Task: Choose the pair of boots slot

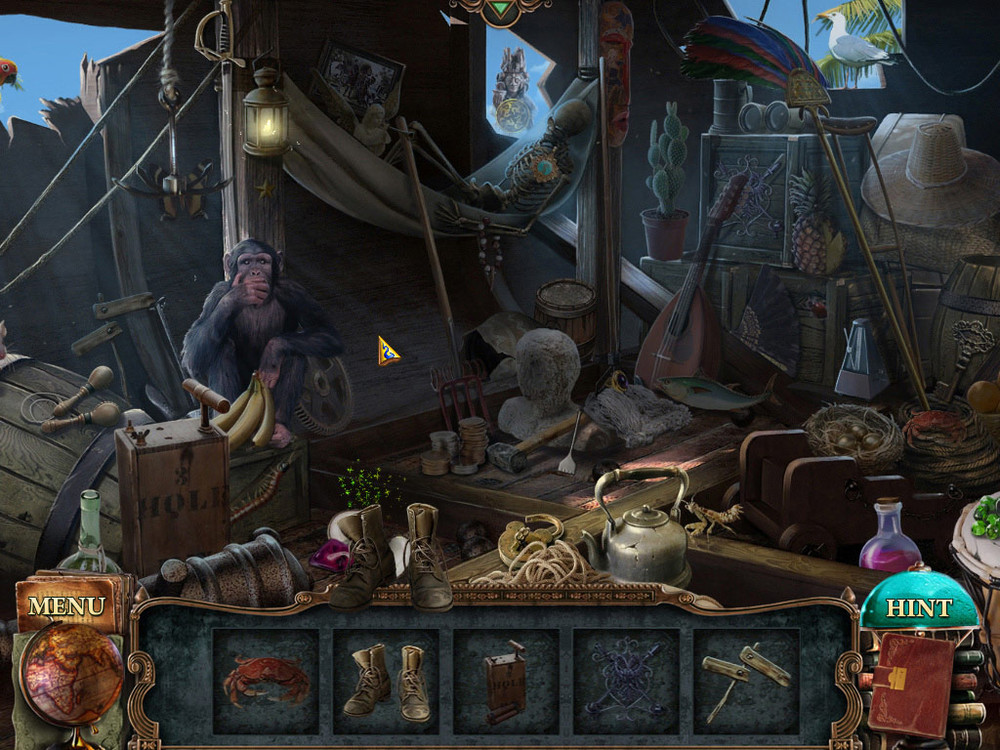Action: (386, 682)
